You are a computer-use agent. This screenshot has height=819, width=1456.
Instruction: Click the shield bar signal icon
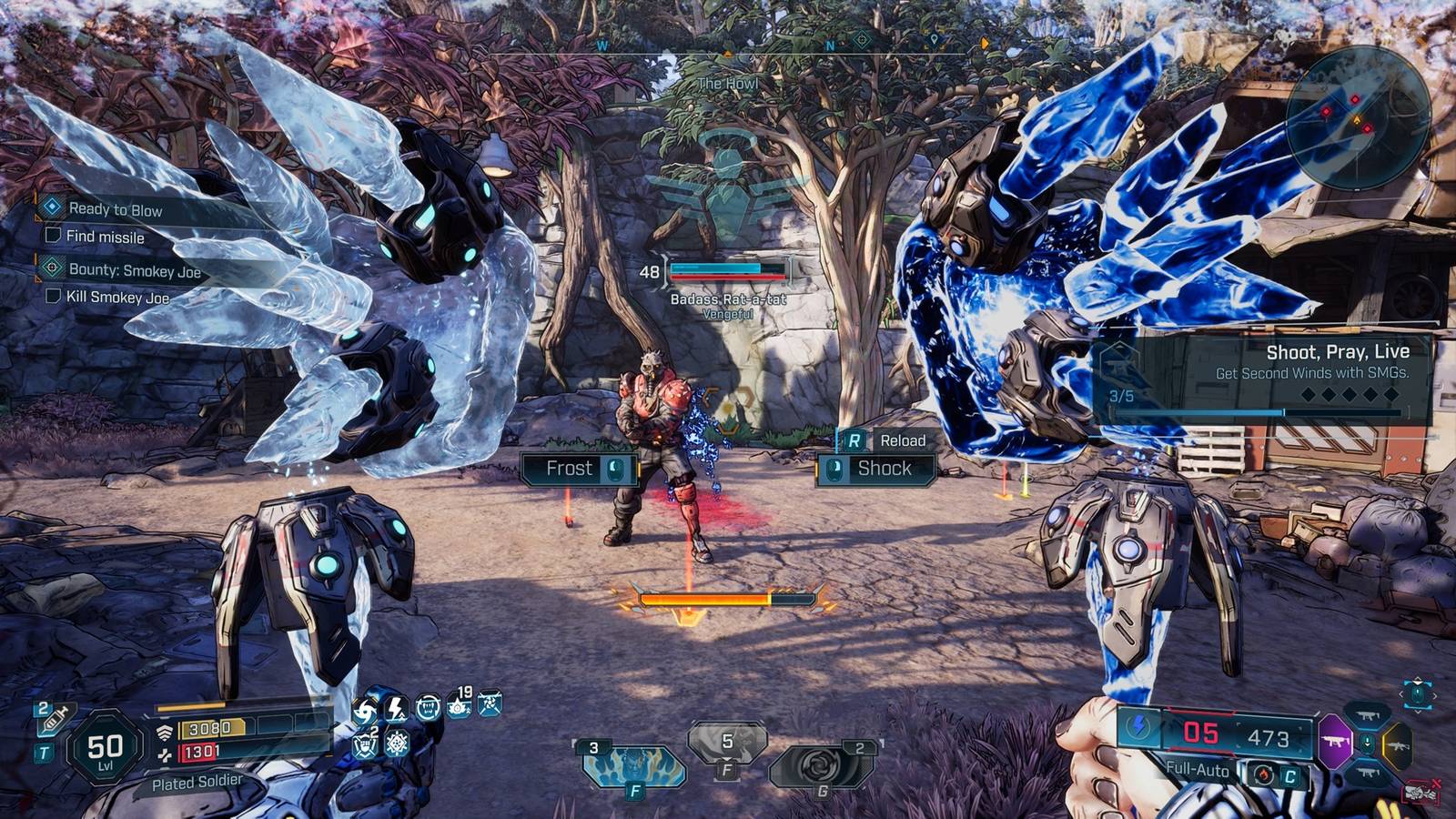tap(163, 732)
